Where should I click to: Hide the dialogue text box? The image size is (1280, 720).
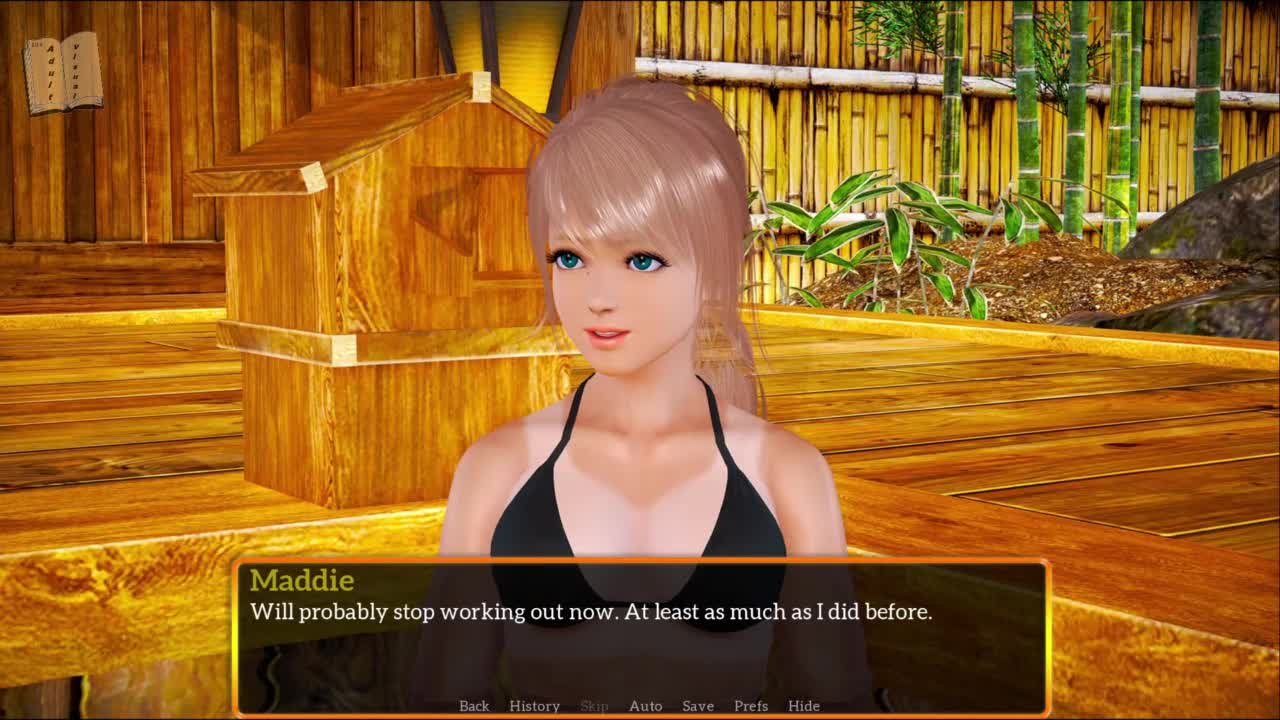(x=803, y=706)
